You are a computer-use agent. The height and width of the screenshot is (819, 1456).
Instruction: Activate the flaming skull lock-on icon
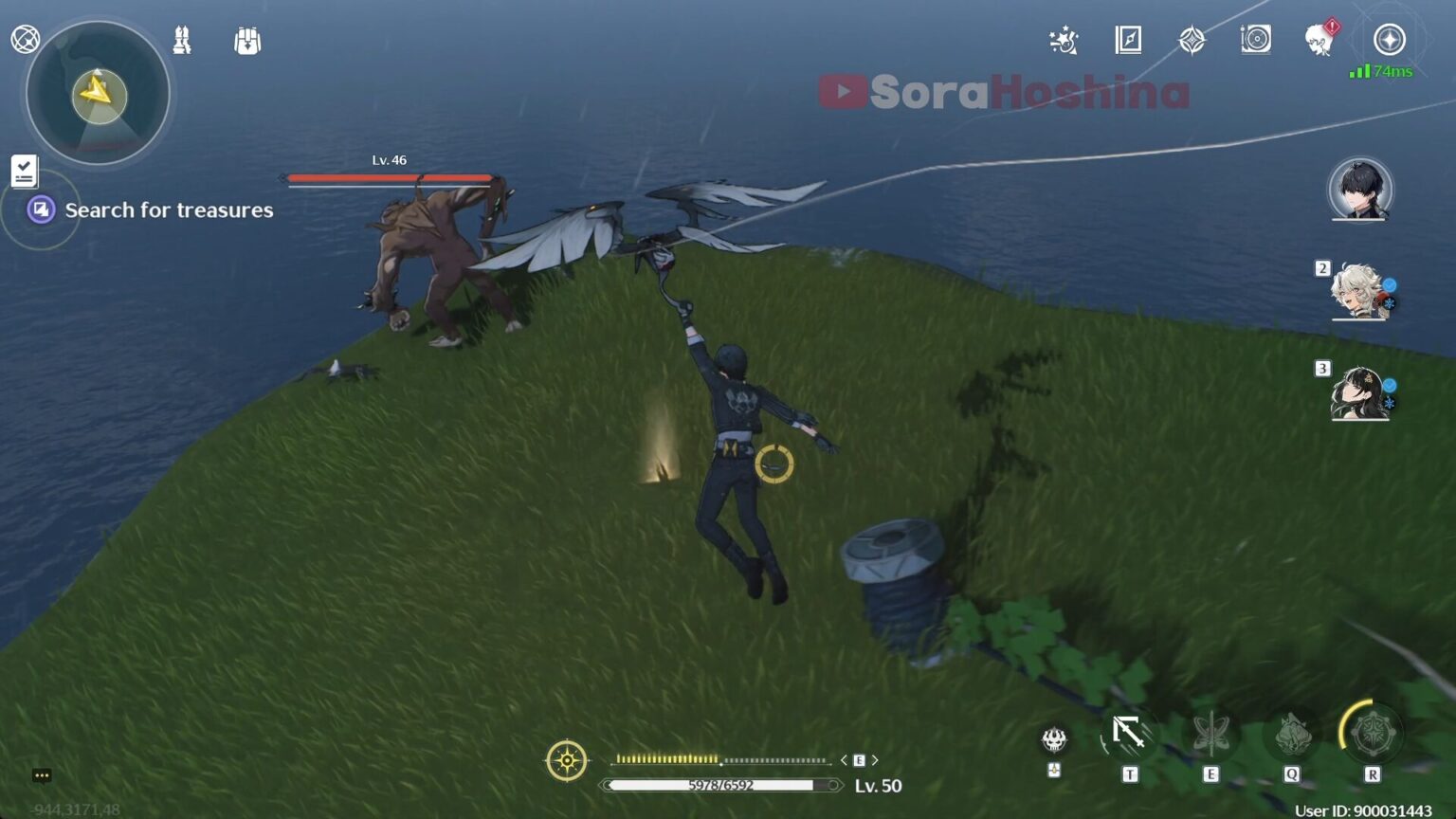click(1054, 739)
